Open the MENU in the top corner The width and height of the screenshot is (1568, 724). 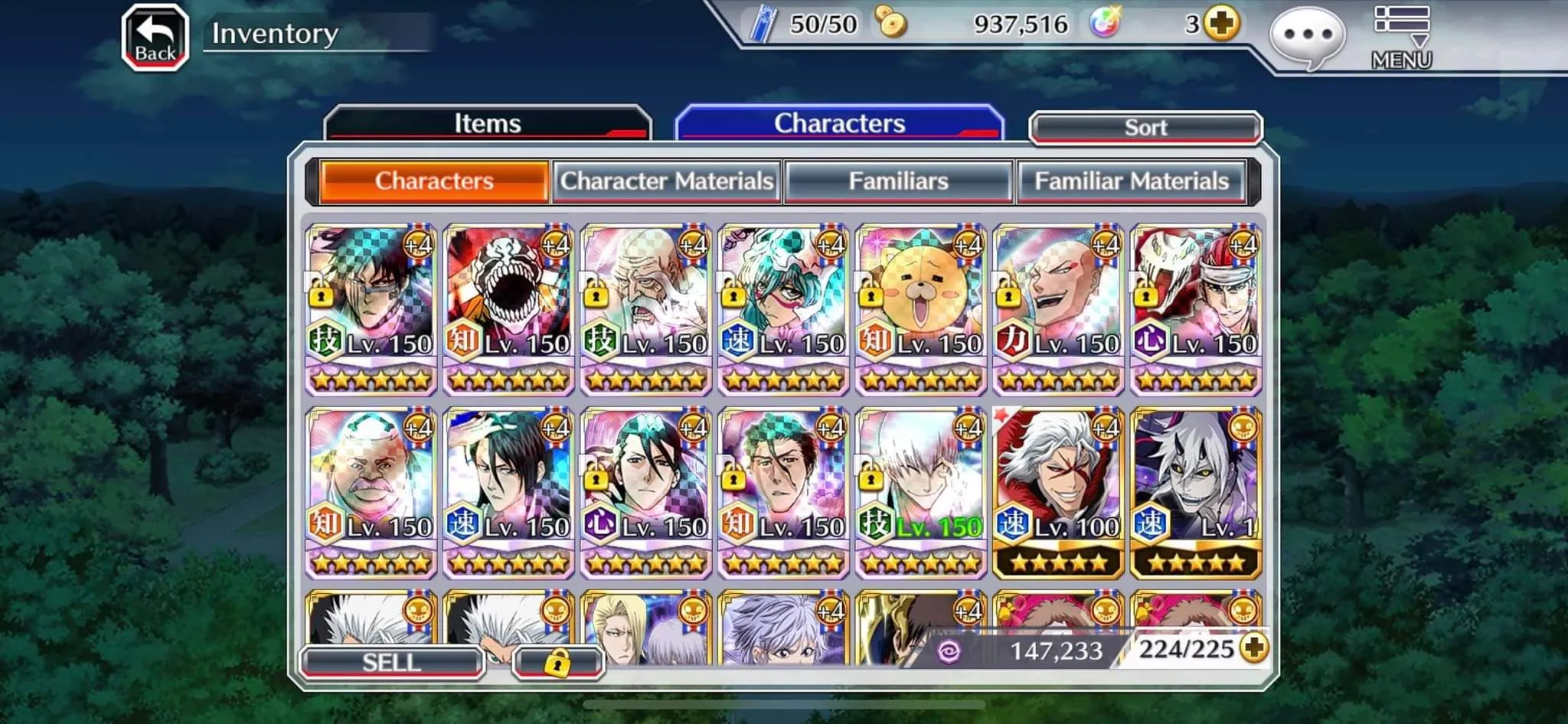[1401, 39]
